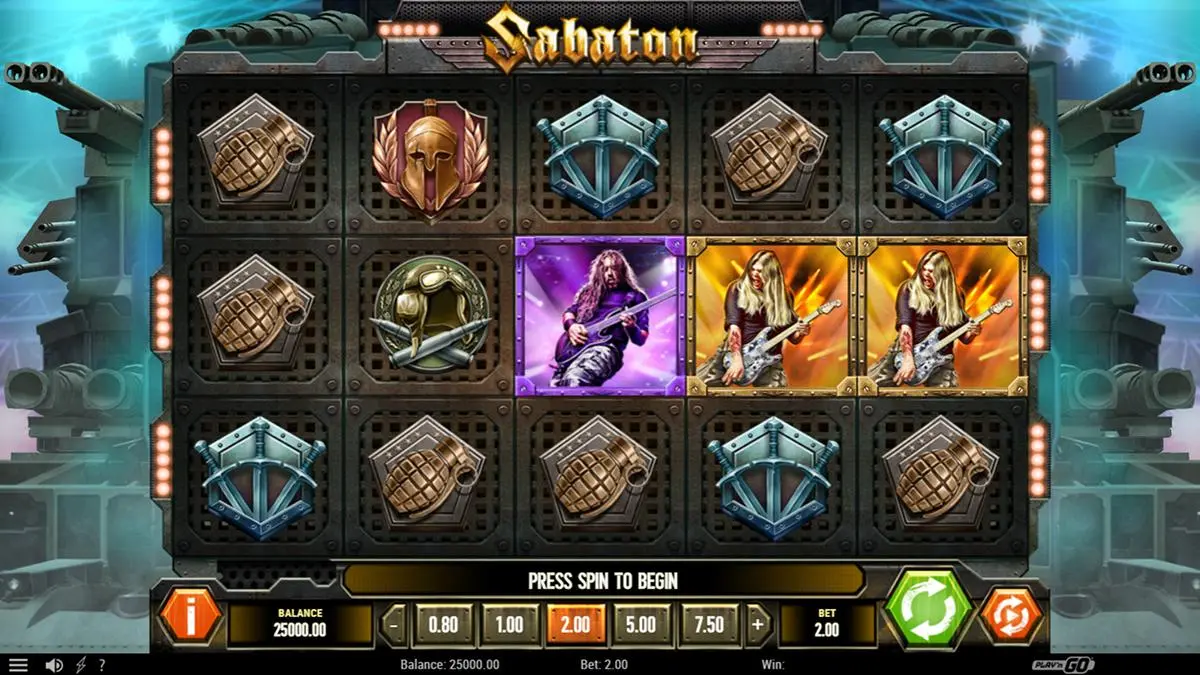Select the 0.80 bet amount
Screen dimensions: 1200x675
point(443,625)
